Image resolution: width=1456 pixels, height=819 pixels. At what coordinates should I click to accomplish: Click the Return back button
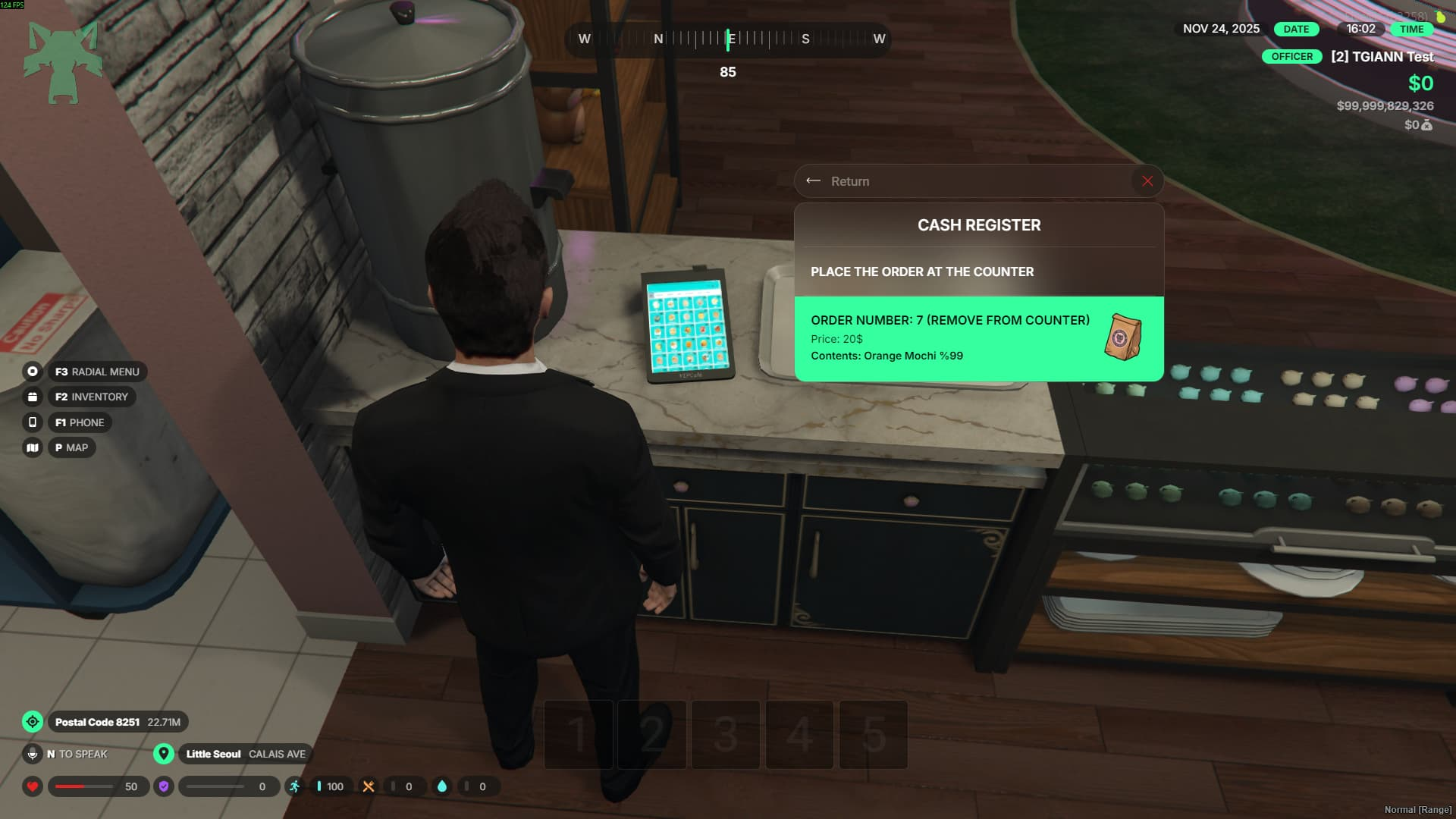click(x=839, y=181)
